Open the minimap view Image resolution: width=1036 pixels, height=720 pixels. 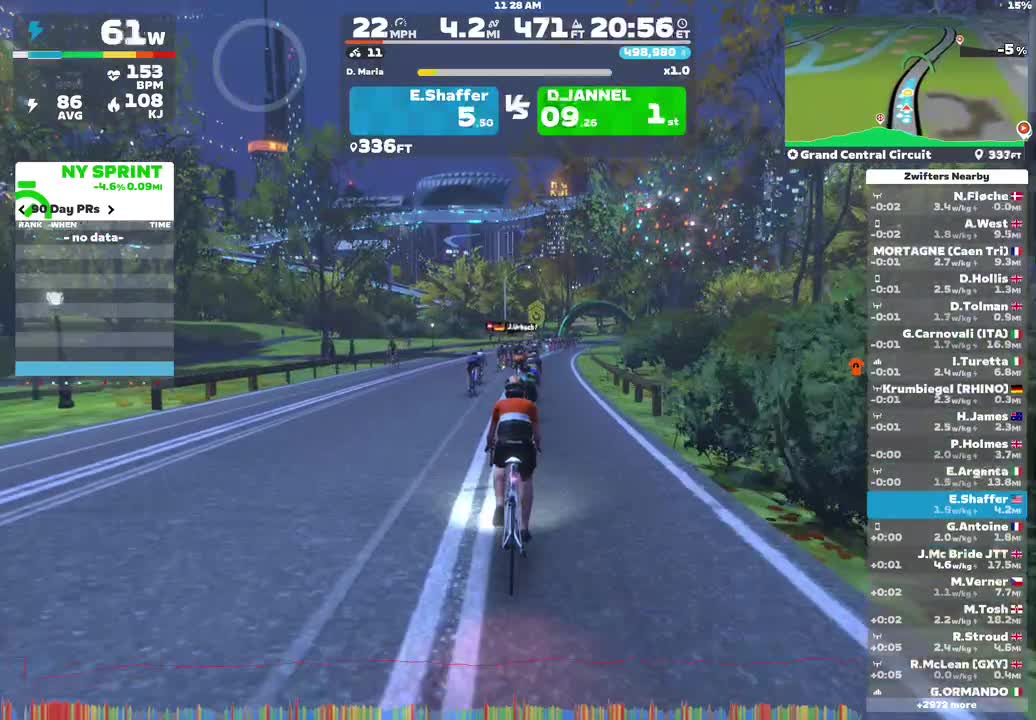906,80
